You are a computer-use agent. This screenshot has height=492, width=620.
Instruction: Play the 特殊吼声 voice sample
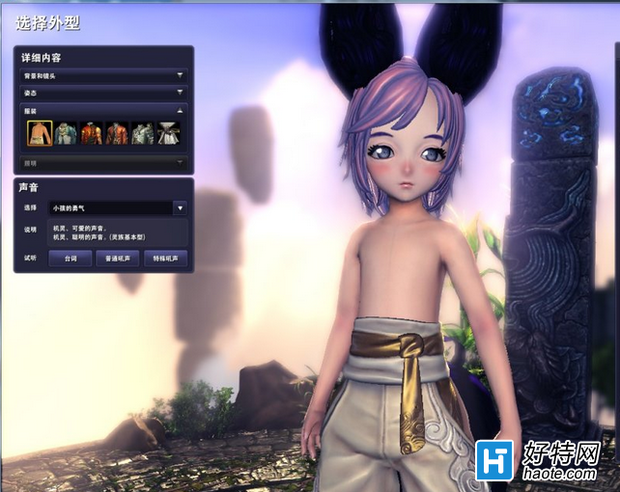167,258
